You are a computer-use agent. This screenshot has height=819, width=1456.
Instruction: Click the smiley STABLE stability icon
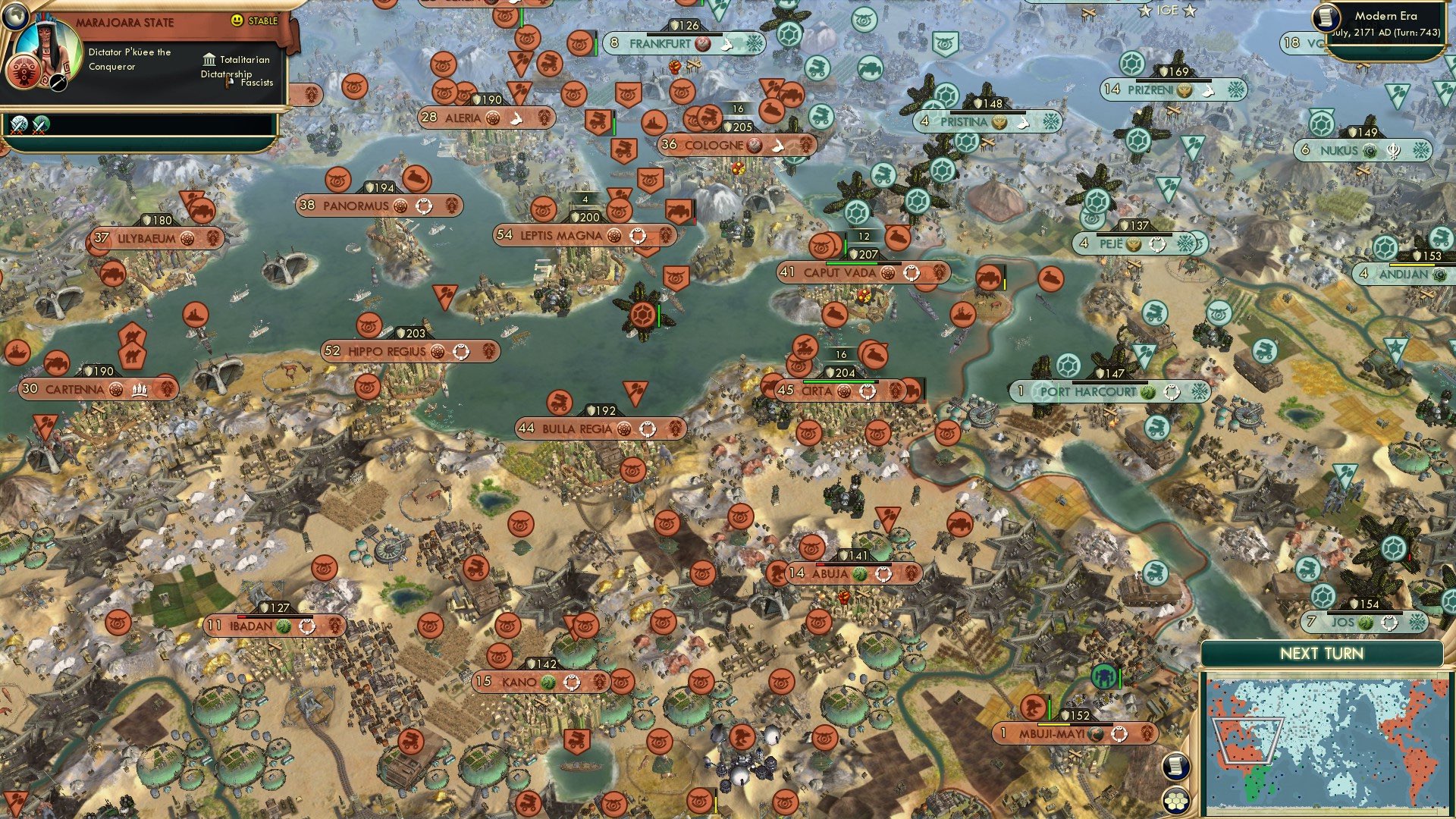(237, 20)
